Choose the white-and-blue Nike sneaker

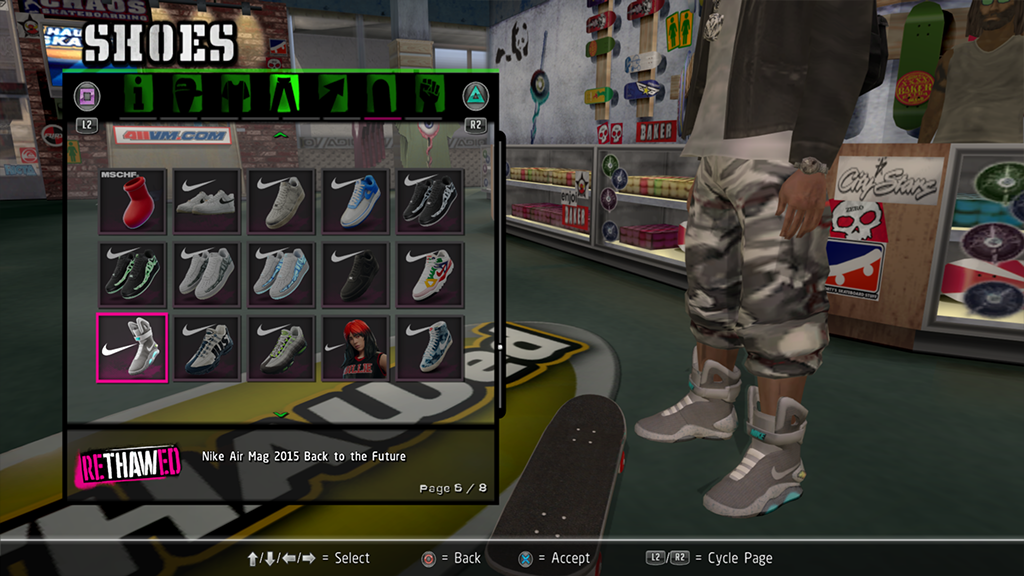pos(355,201)
